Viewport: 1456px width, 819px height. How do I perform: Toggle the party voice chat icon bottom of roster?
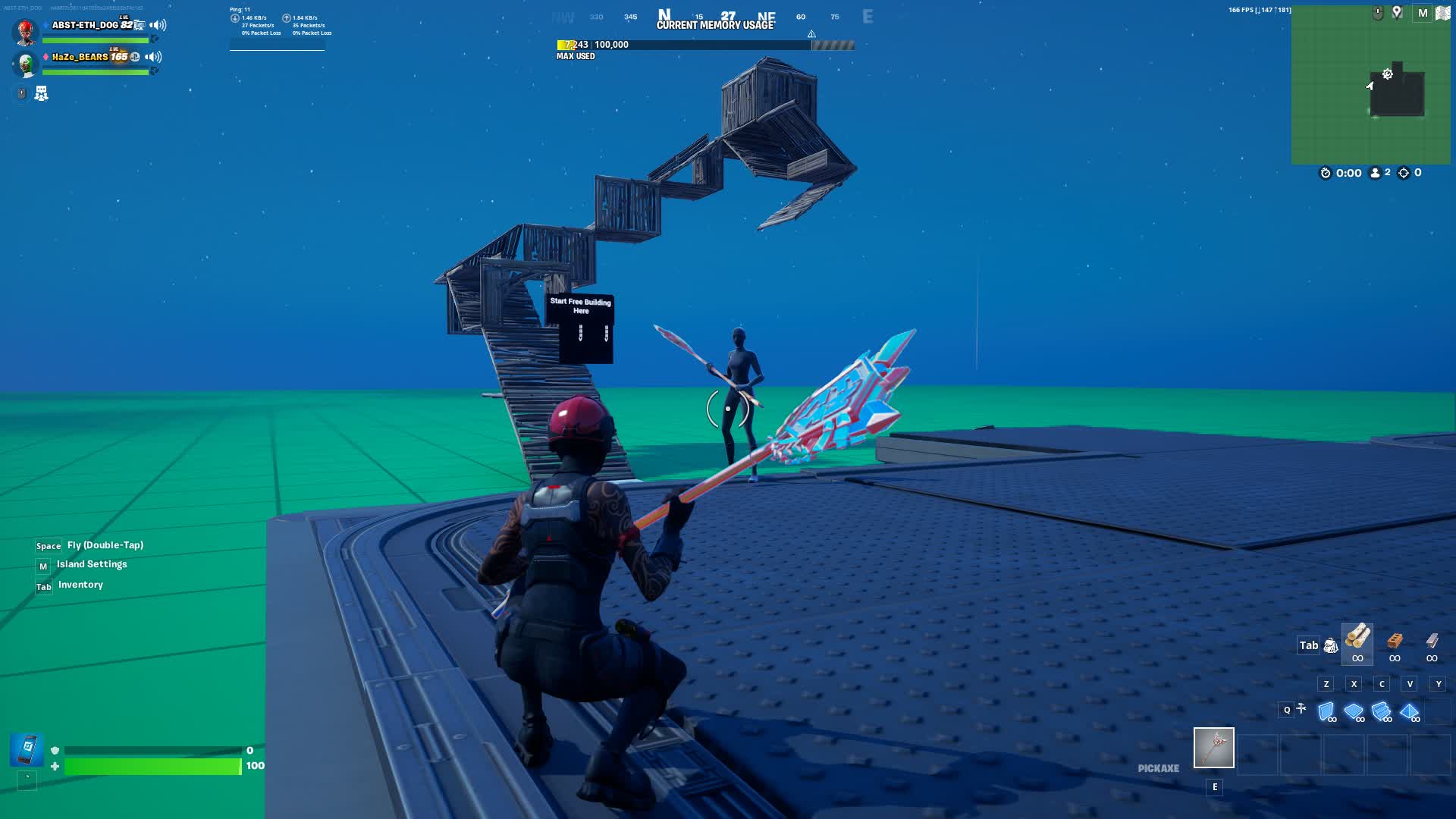coord(41,93)
